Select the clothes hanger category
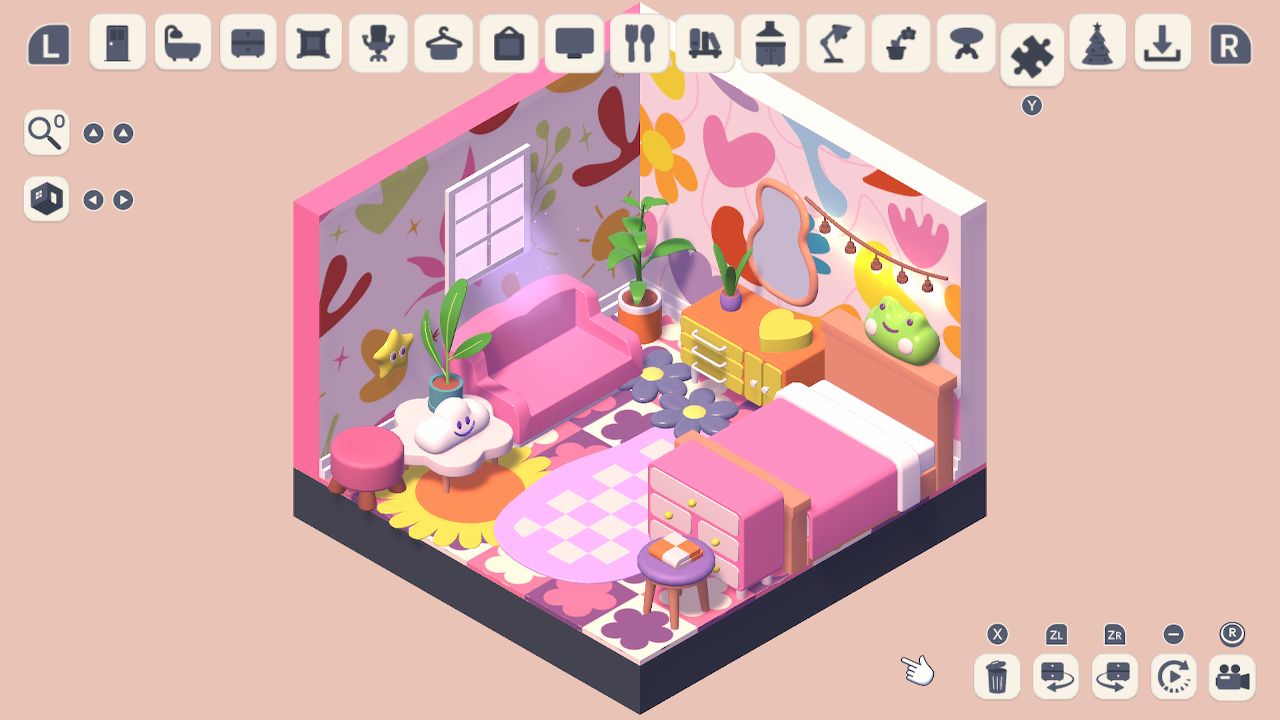The width and height of the screenshot is (1280, 720). [443, 43]
